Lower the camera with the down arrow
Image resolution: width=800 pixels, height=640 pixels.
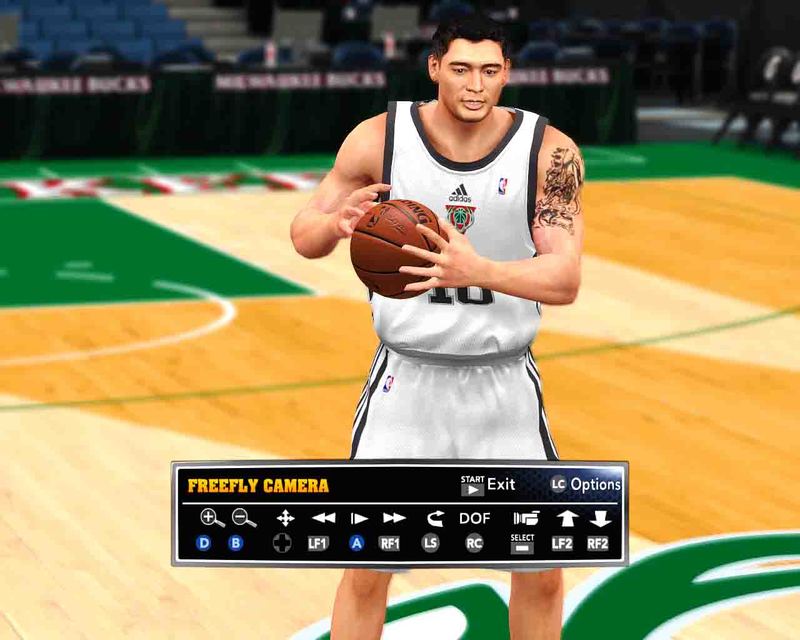(x=600, y=518)
